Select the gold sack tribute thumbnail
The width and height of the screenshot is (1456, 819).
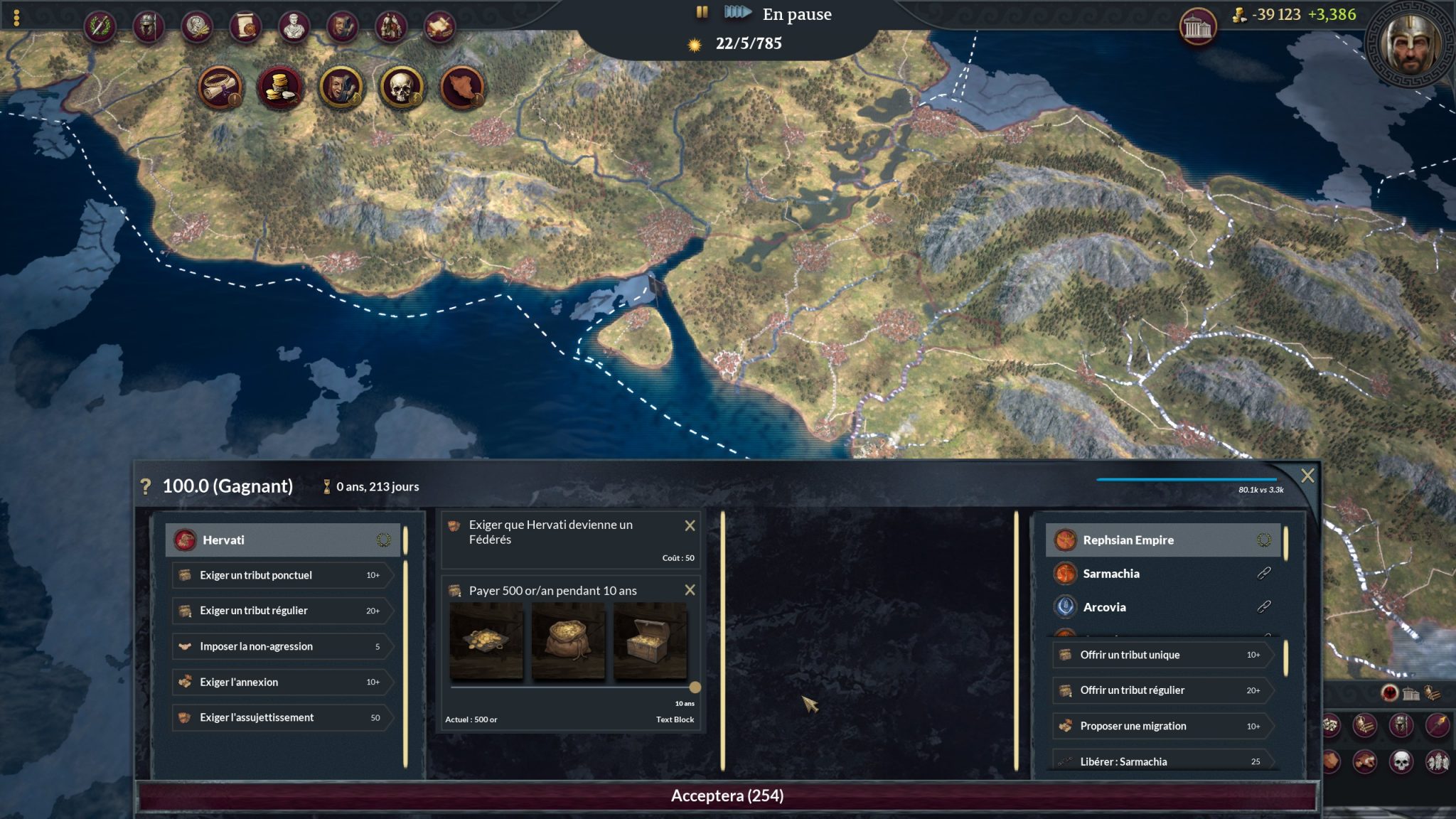[x=567, y=641]
